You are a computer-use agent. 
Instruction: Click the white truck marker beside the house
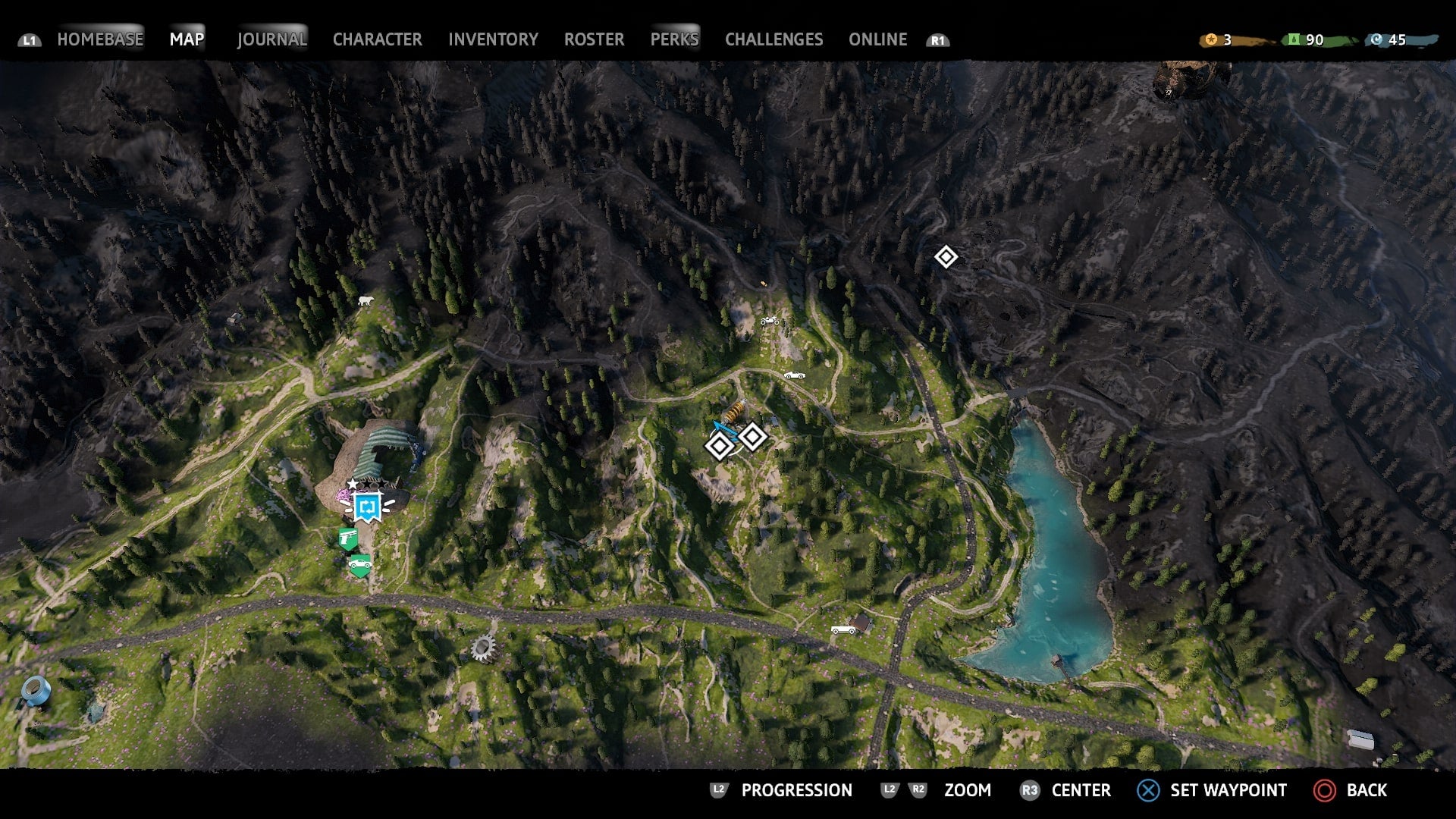point(843,629)
